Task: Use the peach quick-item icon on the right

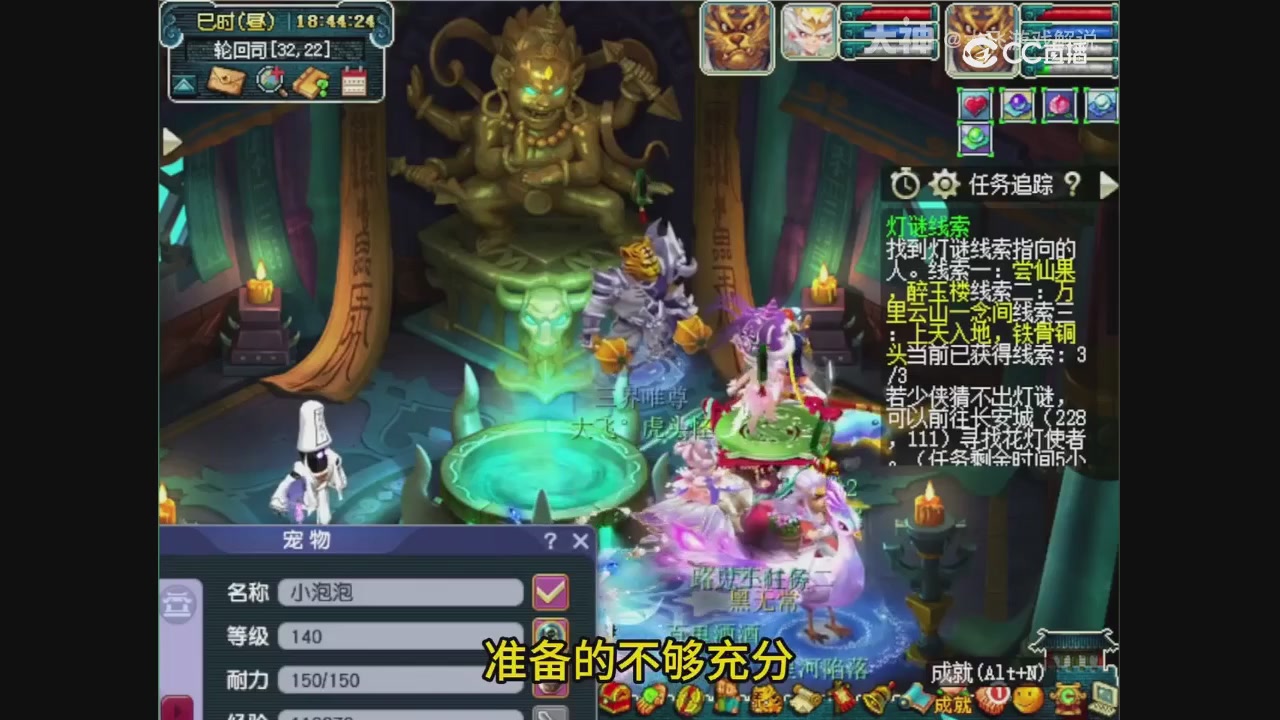Action: [1058, 105]
